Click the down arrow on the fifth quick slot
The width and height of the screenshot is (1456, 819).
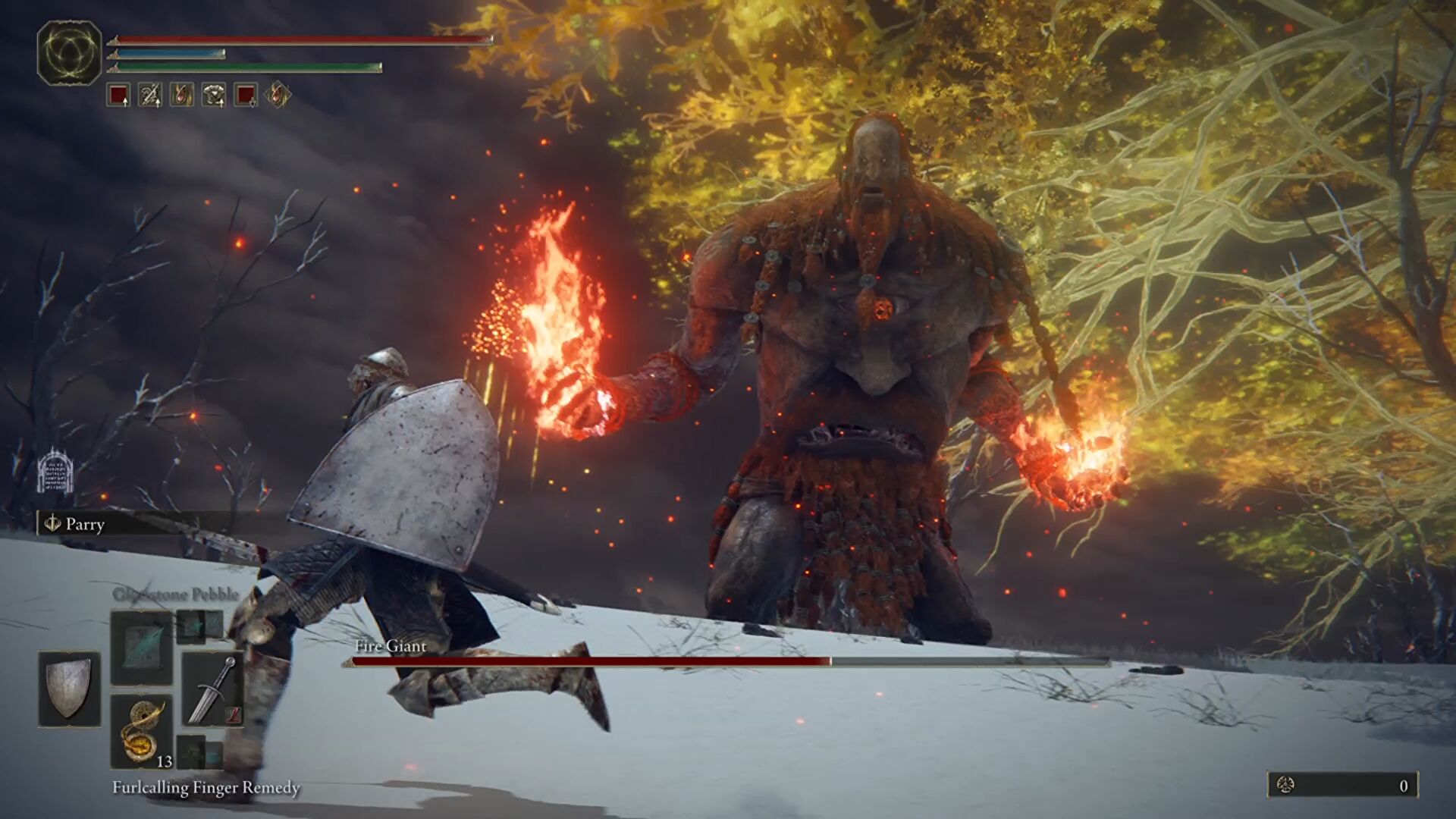pyautogui.click(x=252, y=104)
